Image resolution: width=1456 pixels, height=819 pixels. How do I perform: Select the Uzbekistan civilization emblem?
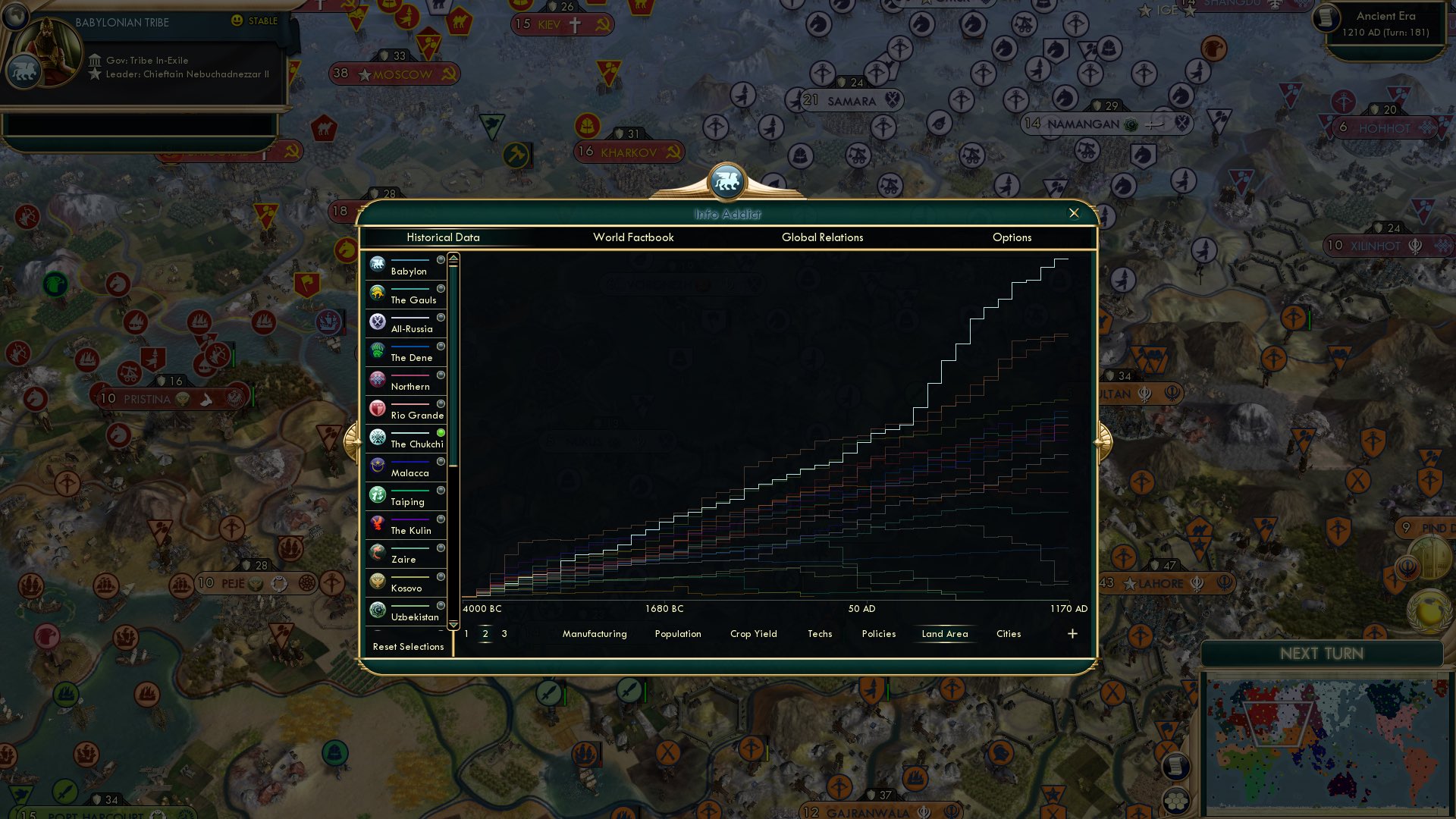click(377, 610)
